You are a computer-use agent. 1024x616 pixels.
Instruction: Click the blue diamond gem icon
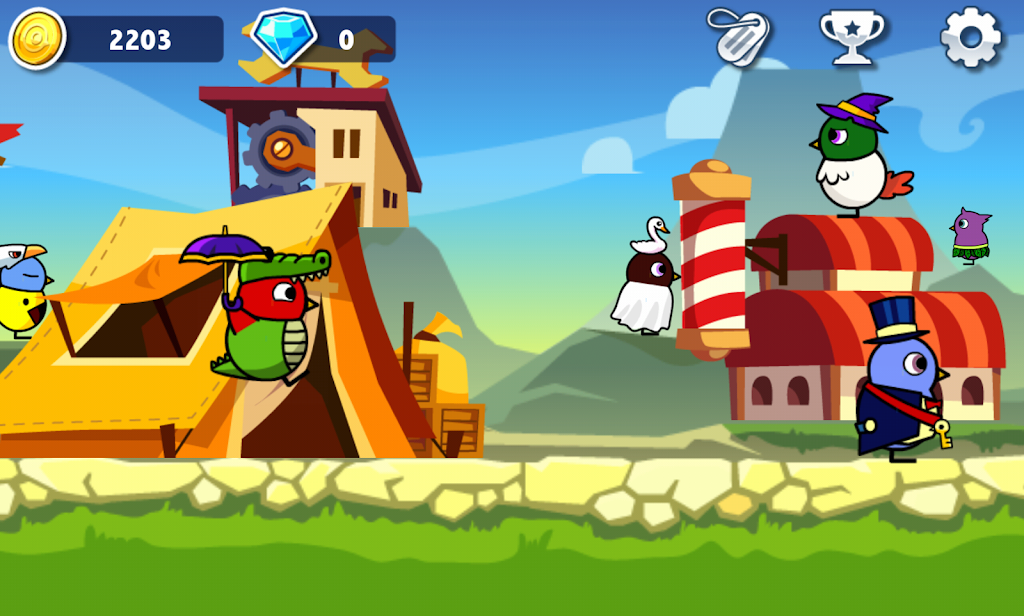tap(283, 39)
